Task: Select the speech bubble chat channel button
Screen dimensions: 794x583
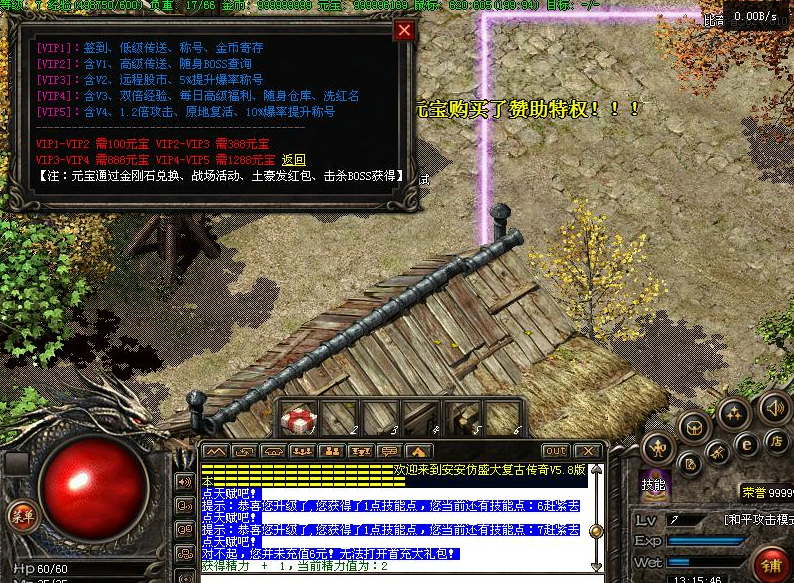Action: coord(390,451)
